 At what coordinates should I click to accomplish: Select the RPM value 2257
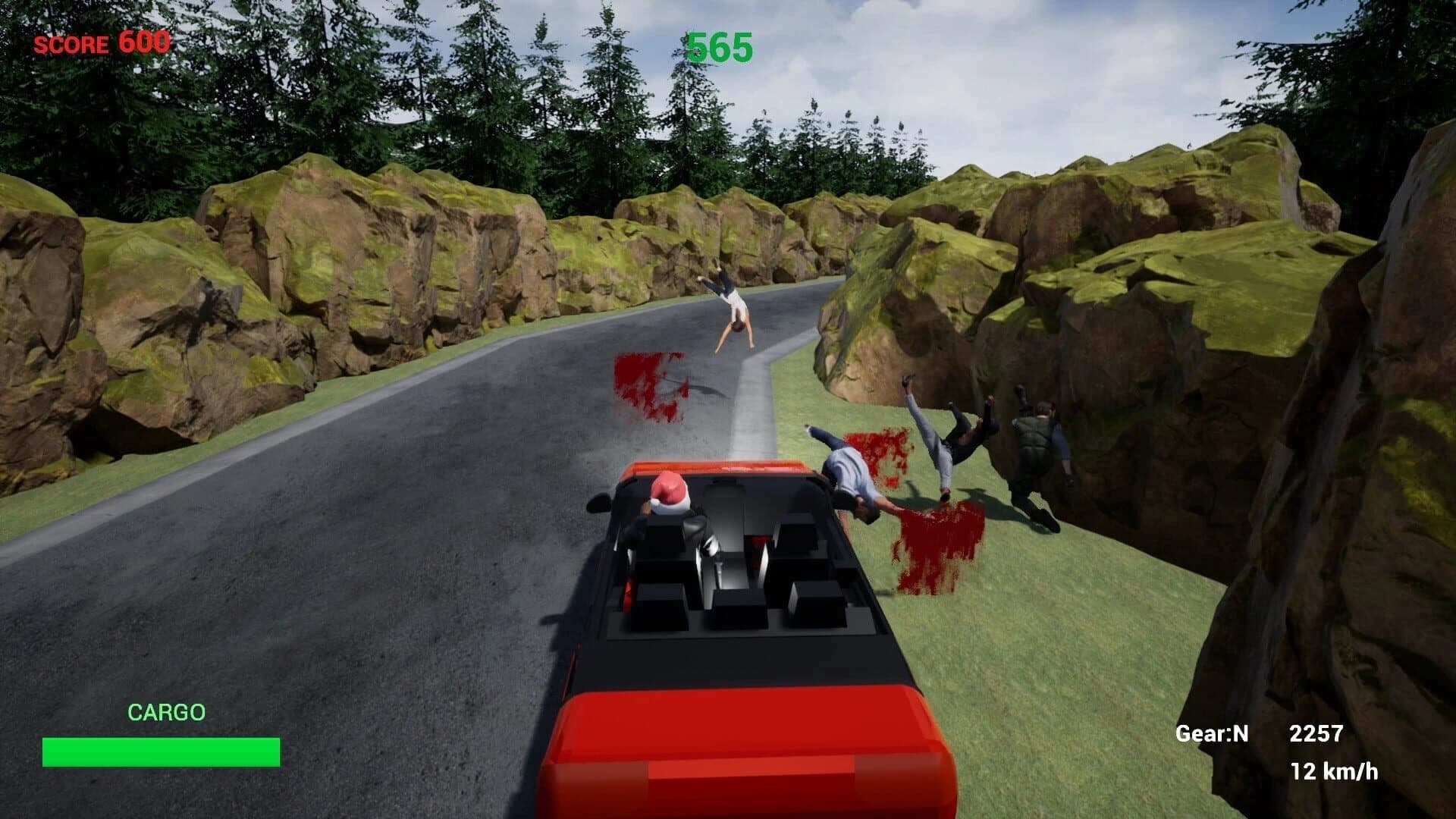point(1314,733)
